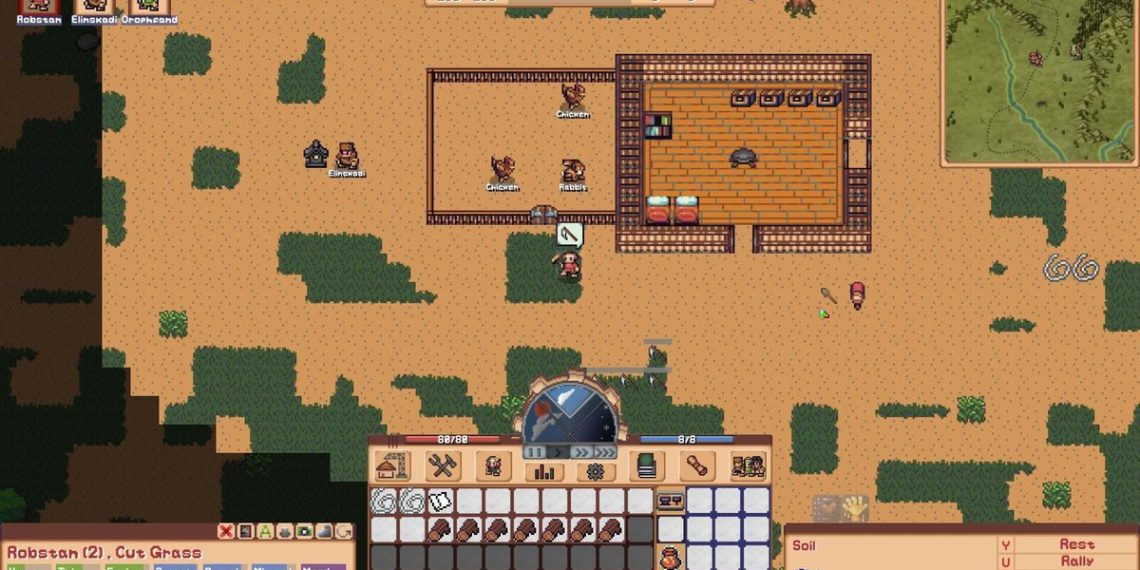The height and width of the screenshot is (570, 1140).
Task: Set double-arrow fast game speed
Action: 580,452
